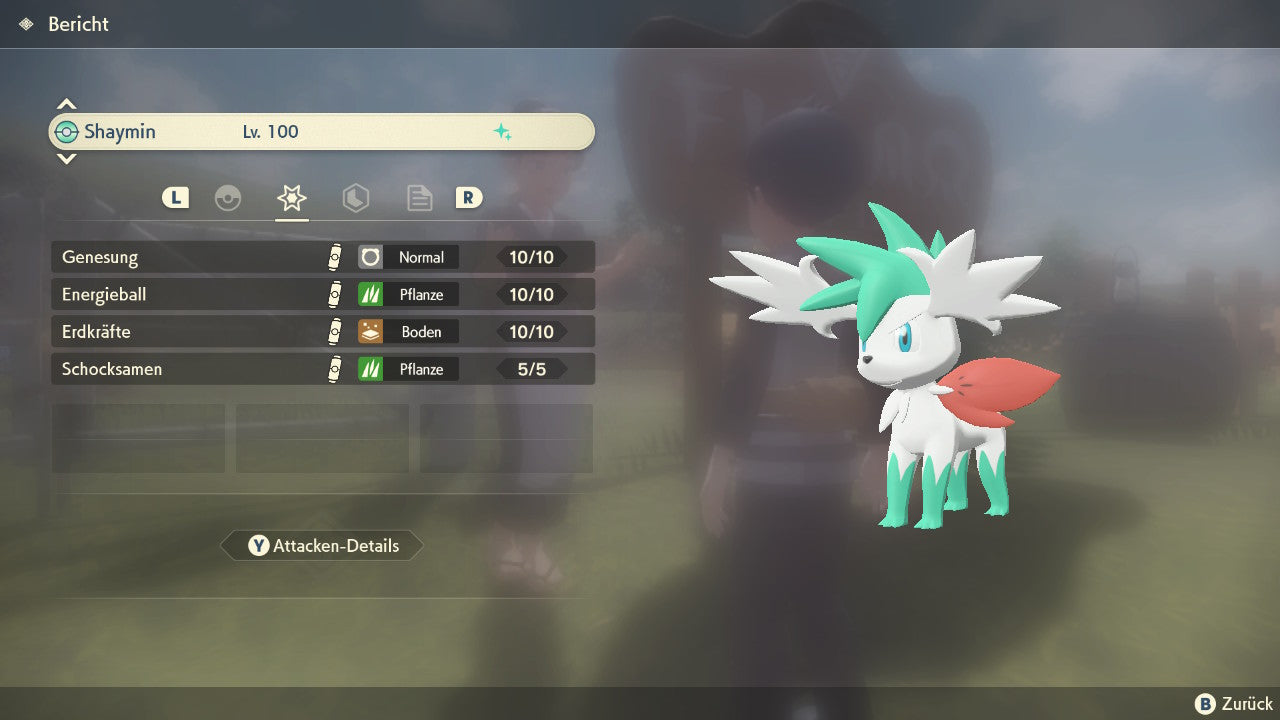Show previous Pokémon with up arrow
The height and width of the screenshot is (720, 1280).
pos(66,104)
